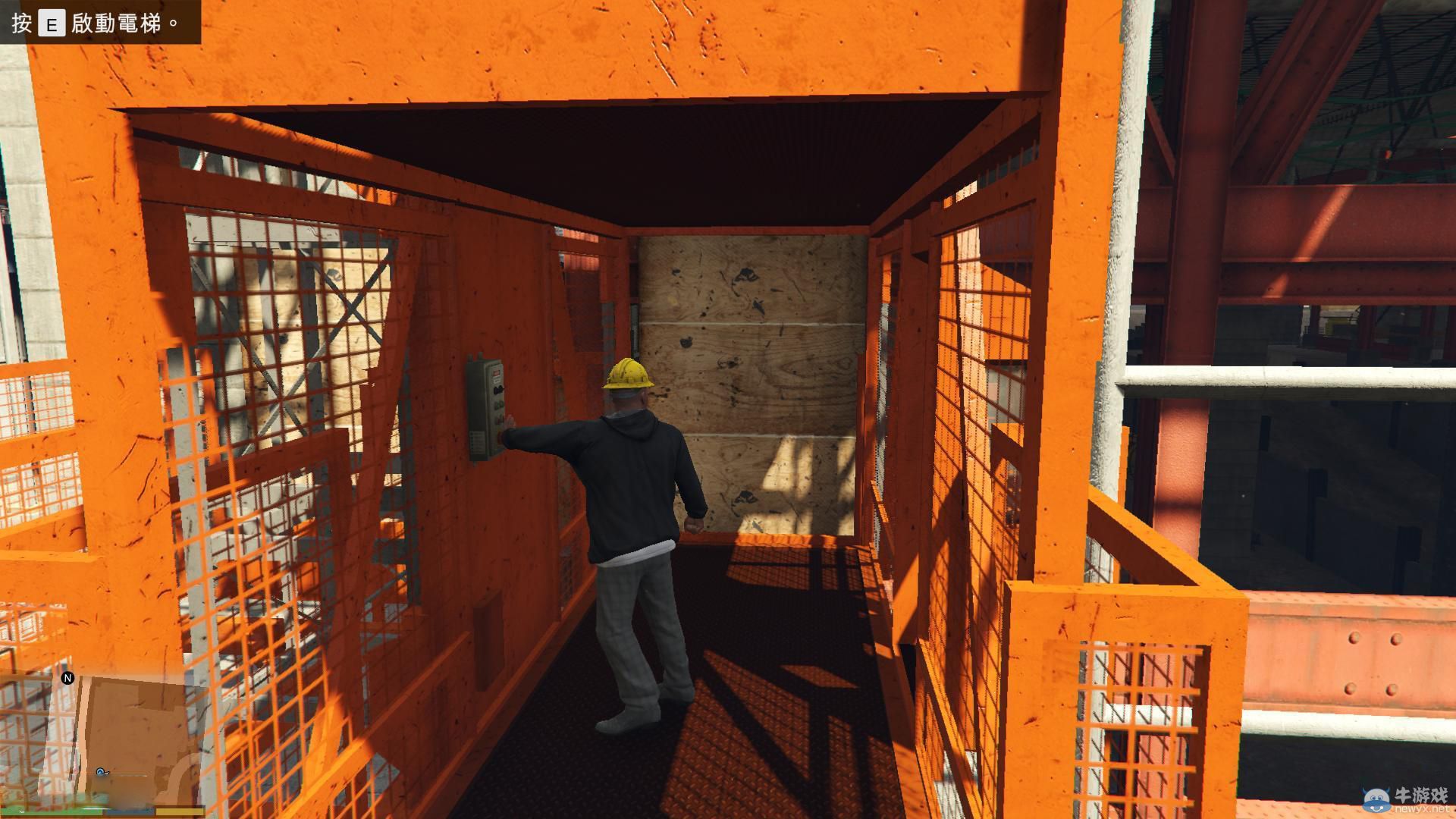The width and height of the screenshot is (1456, 819).
Task: Flip the black switch on the control panel
Action: pos(498,389)
